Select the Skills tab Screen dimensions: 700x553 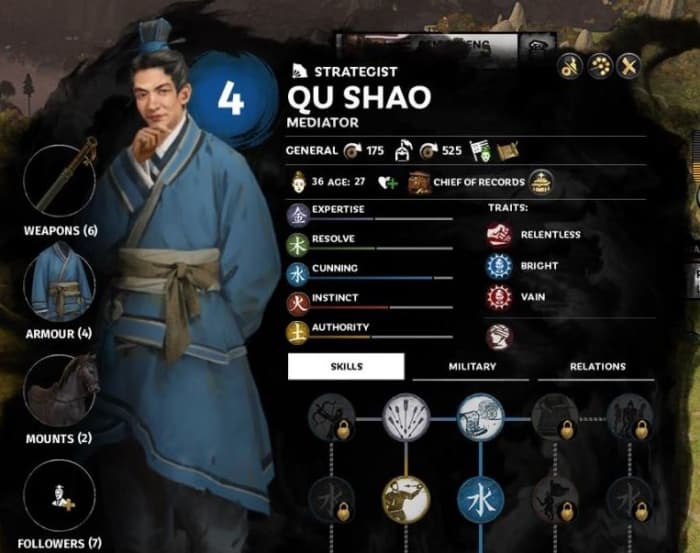(x=346, y=366)
